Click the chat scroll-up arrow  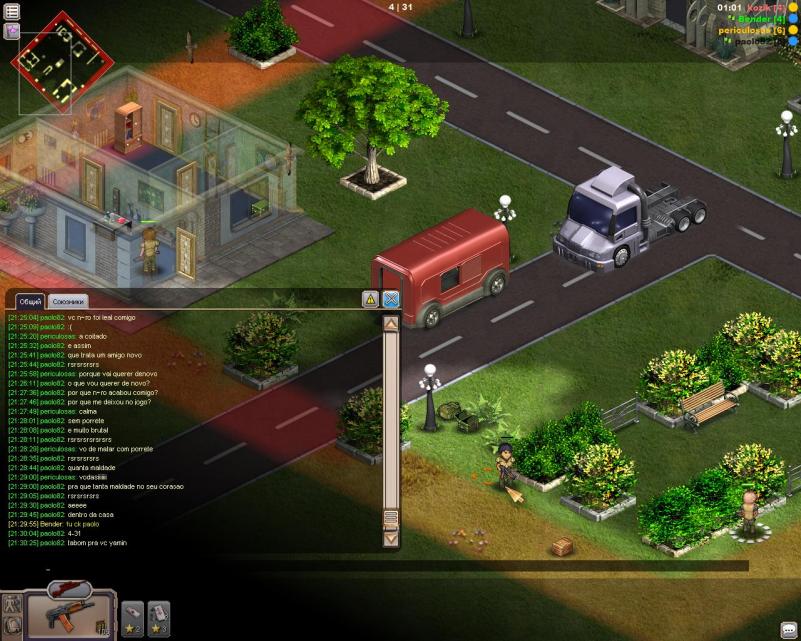pyautogui.click(x=391, y=323)
